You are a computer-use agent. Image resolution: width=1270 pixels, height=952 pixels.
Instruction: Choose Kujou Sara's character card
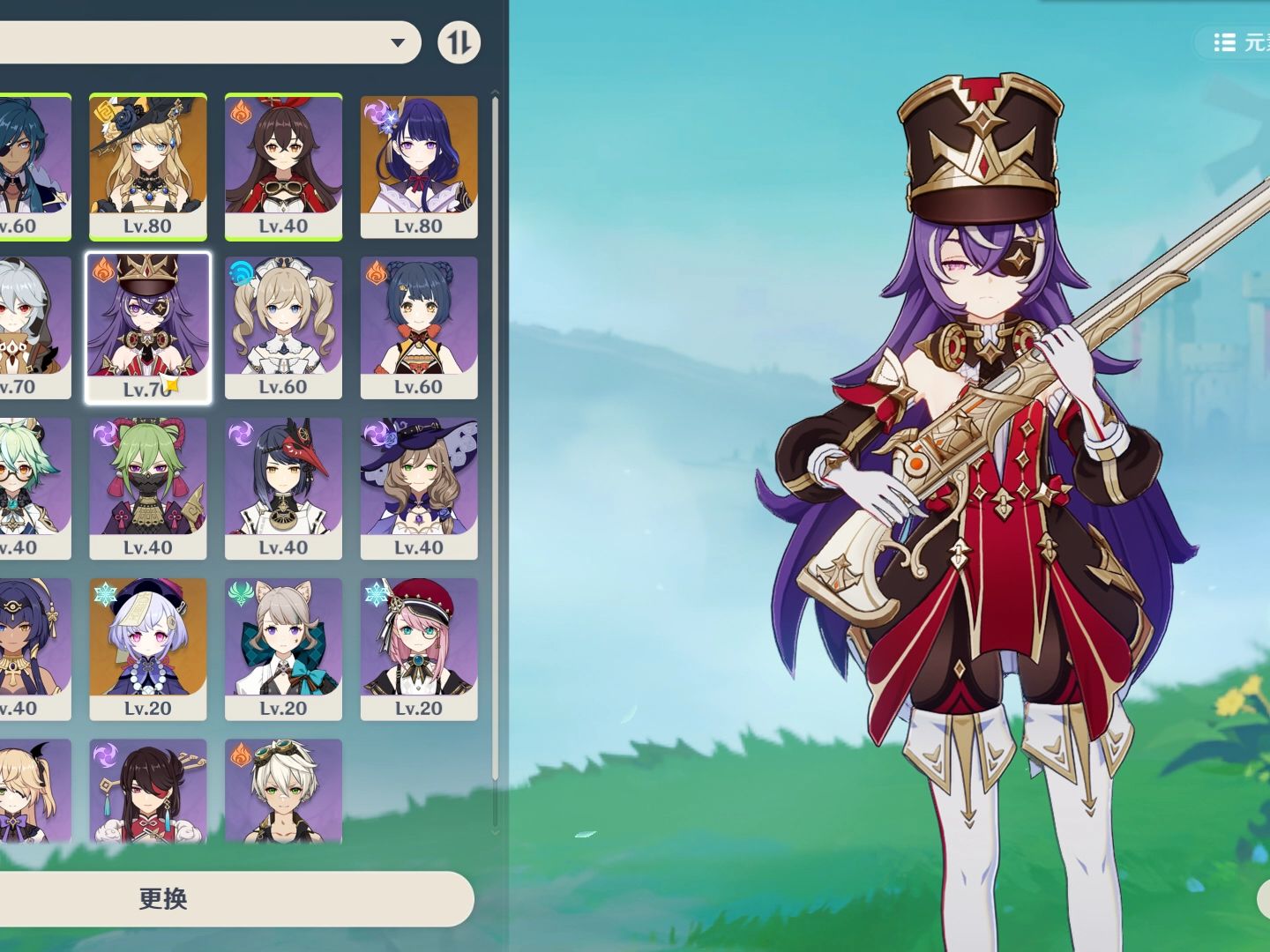point(283,487)
